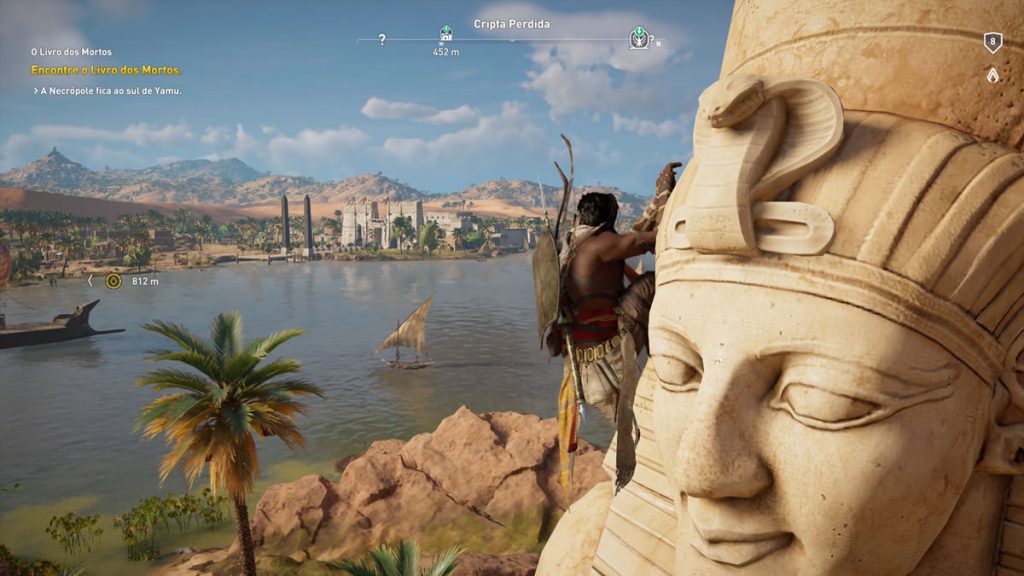
Task: Select the Encontre o Livro dos Mortos objective
Action: coord(106,70)
